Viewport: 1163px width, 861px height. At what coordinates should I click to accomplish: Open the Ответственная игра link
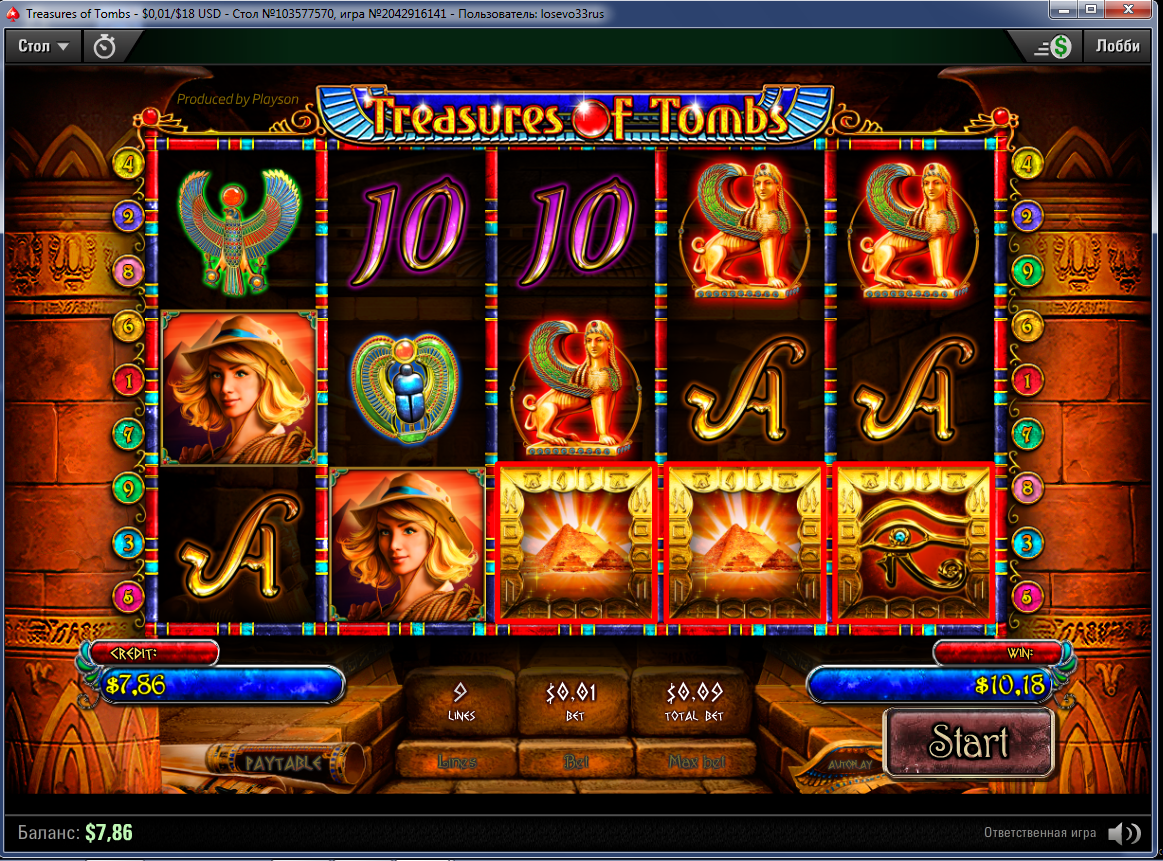(1039, 832)
